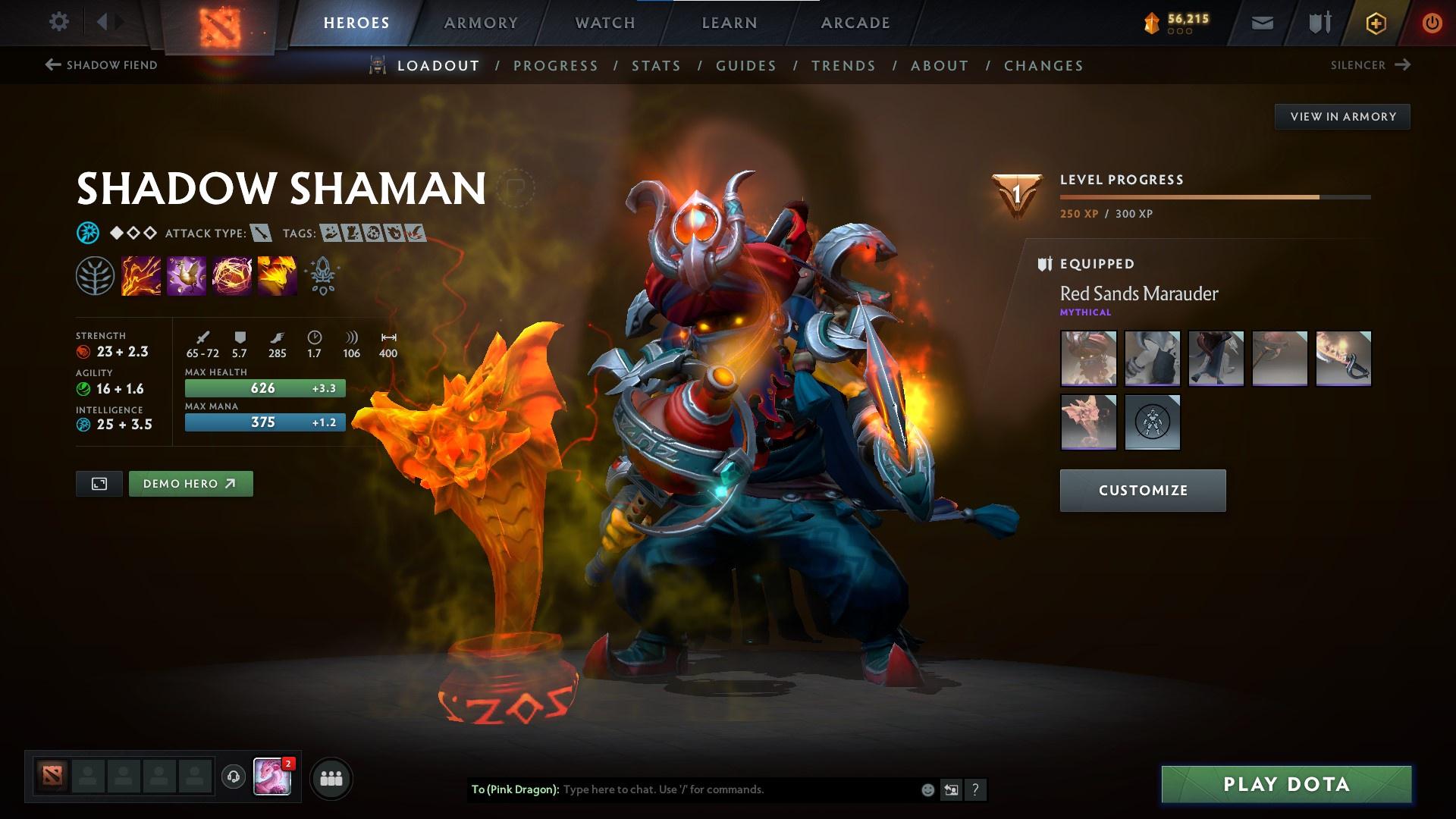The image size is (1456, 819).
Task: View the Shackles ability icon
Action: pyautogui.click(x=231, y=275)
